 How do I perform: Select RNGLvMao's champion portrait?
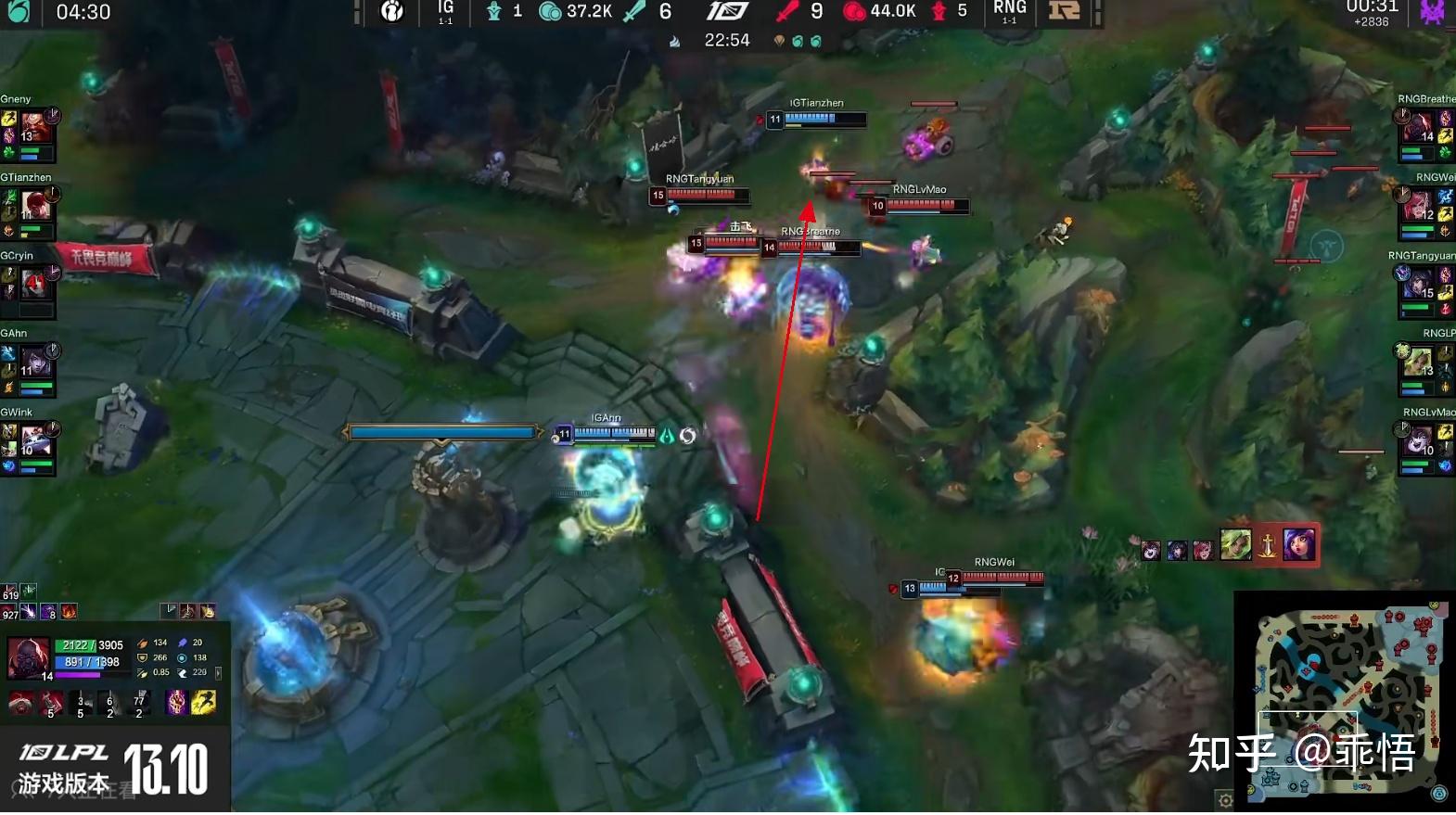(x=1417, y=438)
